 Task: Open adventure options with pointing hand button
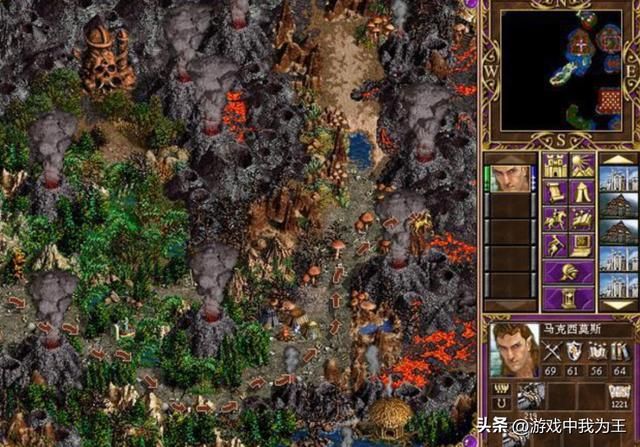tap(553, 244)
